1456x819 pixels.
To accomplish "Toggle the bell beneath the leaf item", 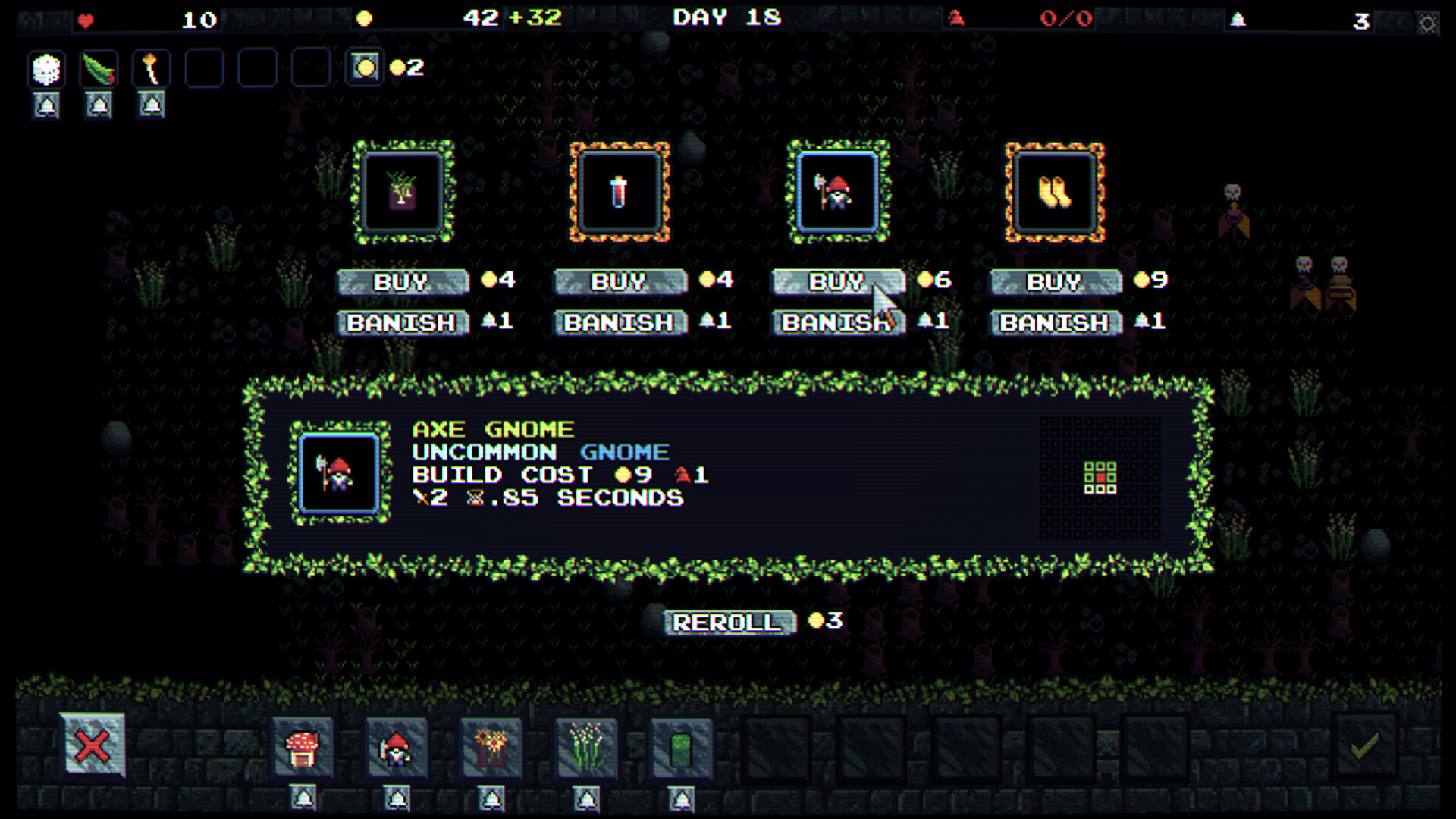I will click(98, 105).
